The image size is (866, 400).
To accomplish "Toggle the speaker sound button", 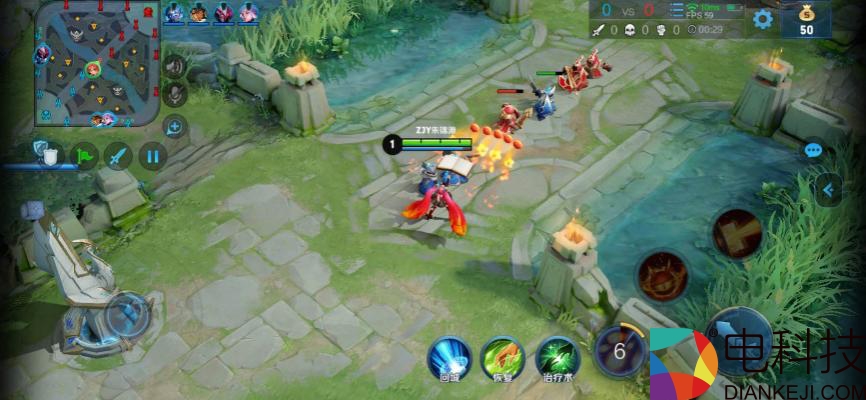I will click(x=175, y=67).
